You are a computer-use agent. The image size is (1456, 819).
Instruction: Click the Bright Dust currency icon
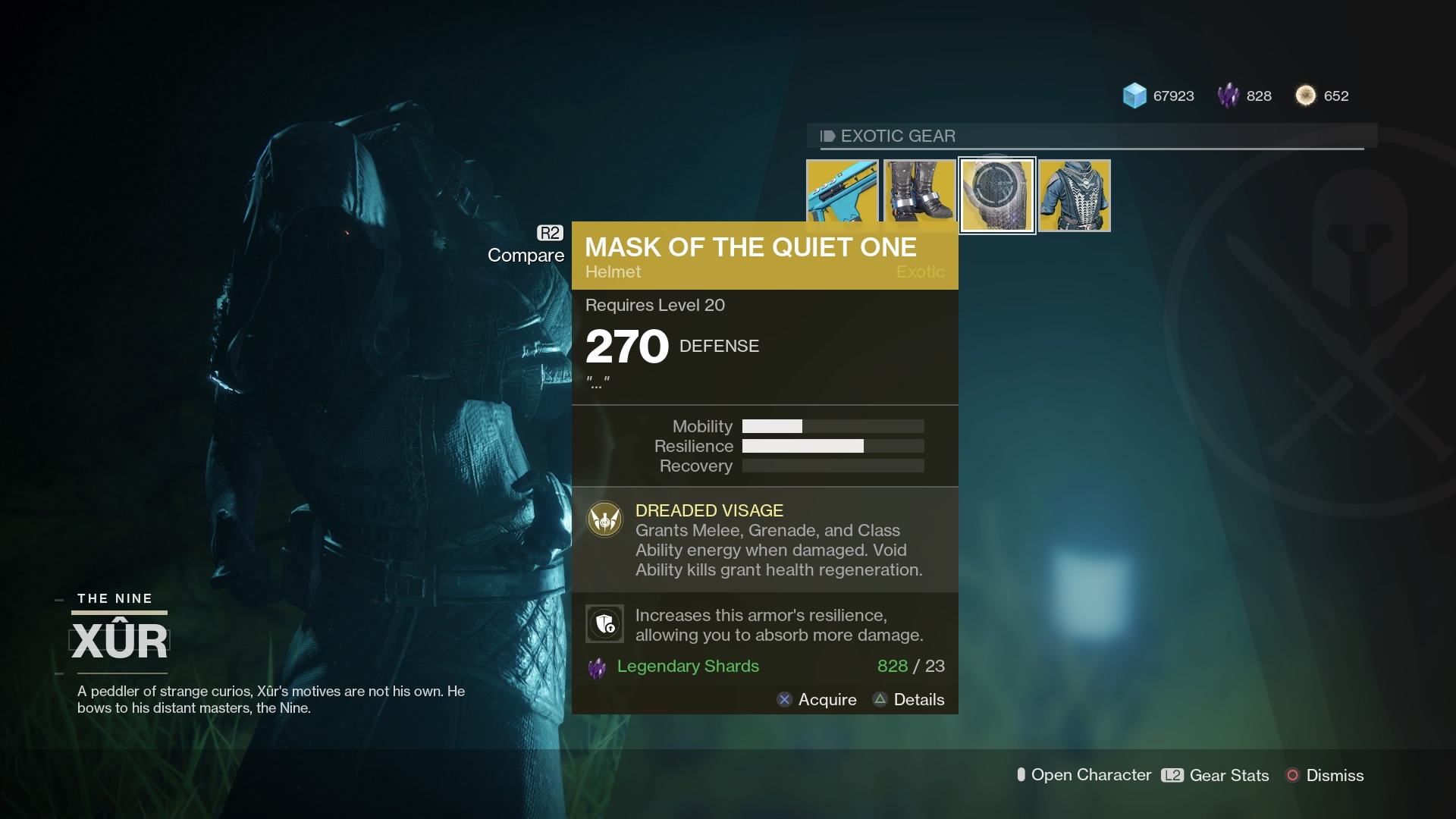point(1306,96)
